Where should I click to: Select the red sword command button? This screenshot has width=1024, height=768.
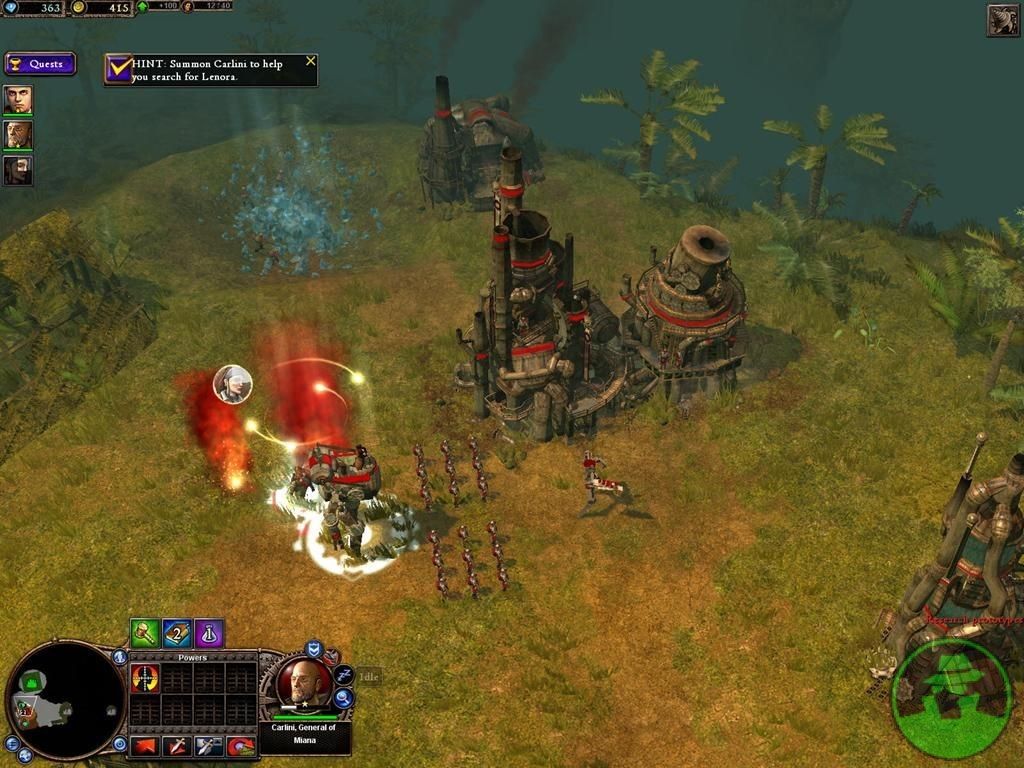(x=177, y=746)
